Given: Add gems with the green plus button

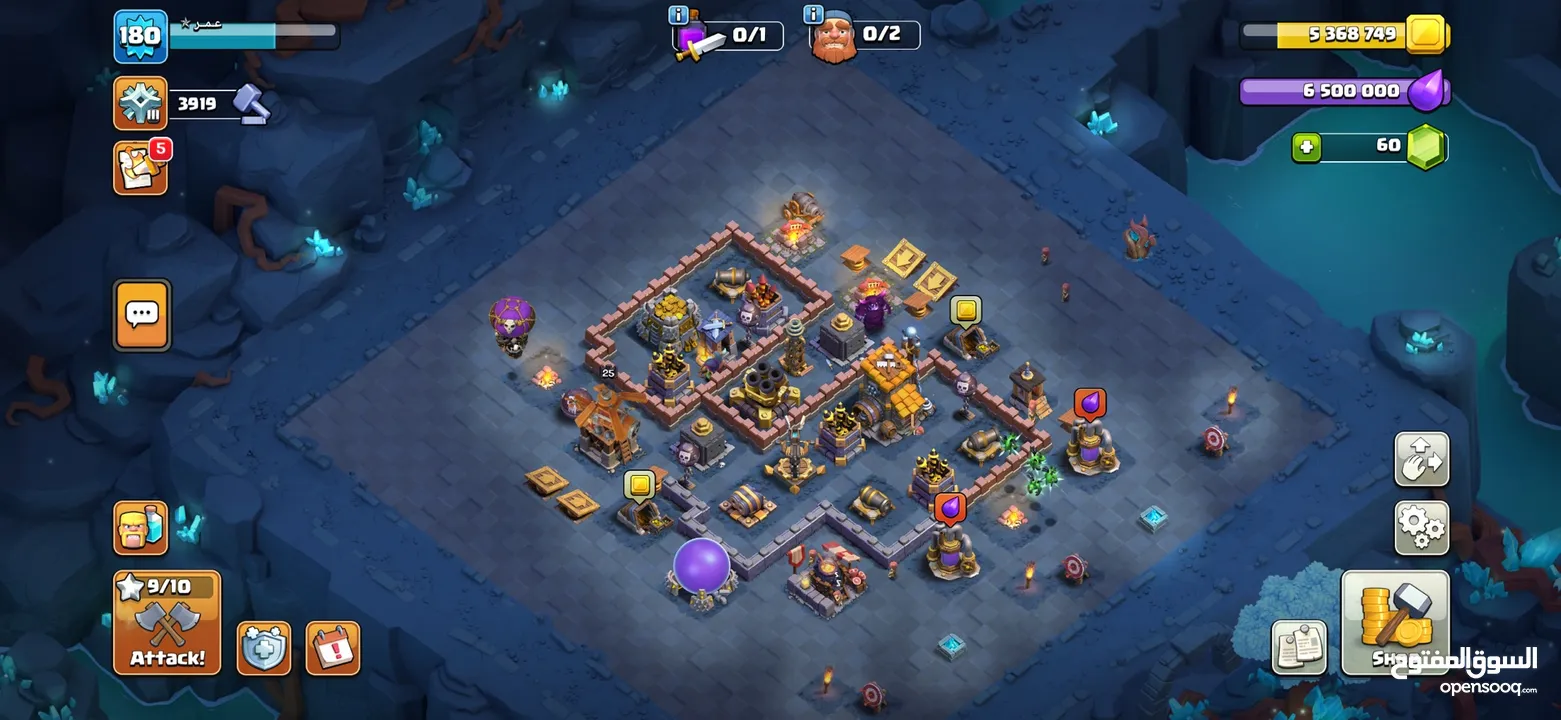Looking at the screenshot, I should [1306, 147].
